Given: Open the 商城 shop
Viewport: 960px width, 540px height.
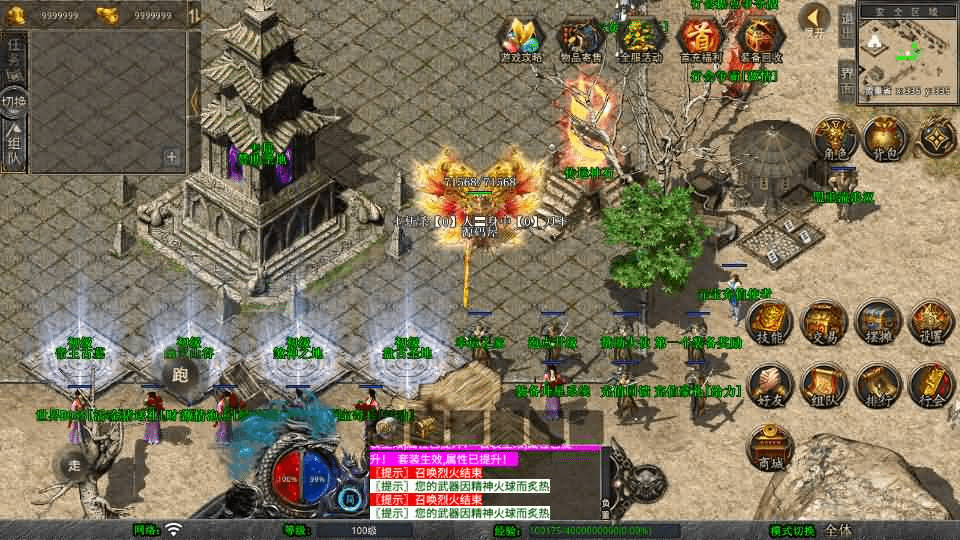Looking at the screenshot, I should [x=769, y=447].
